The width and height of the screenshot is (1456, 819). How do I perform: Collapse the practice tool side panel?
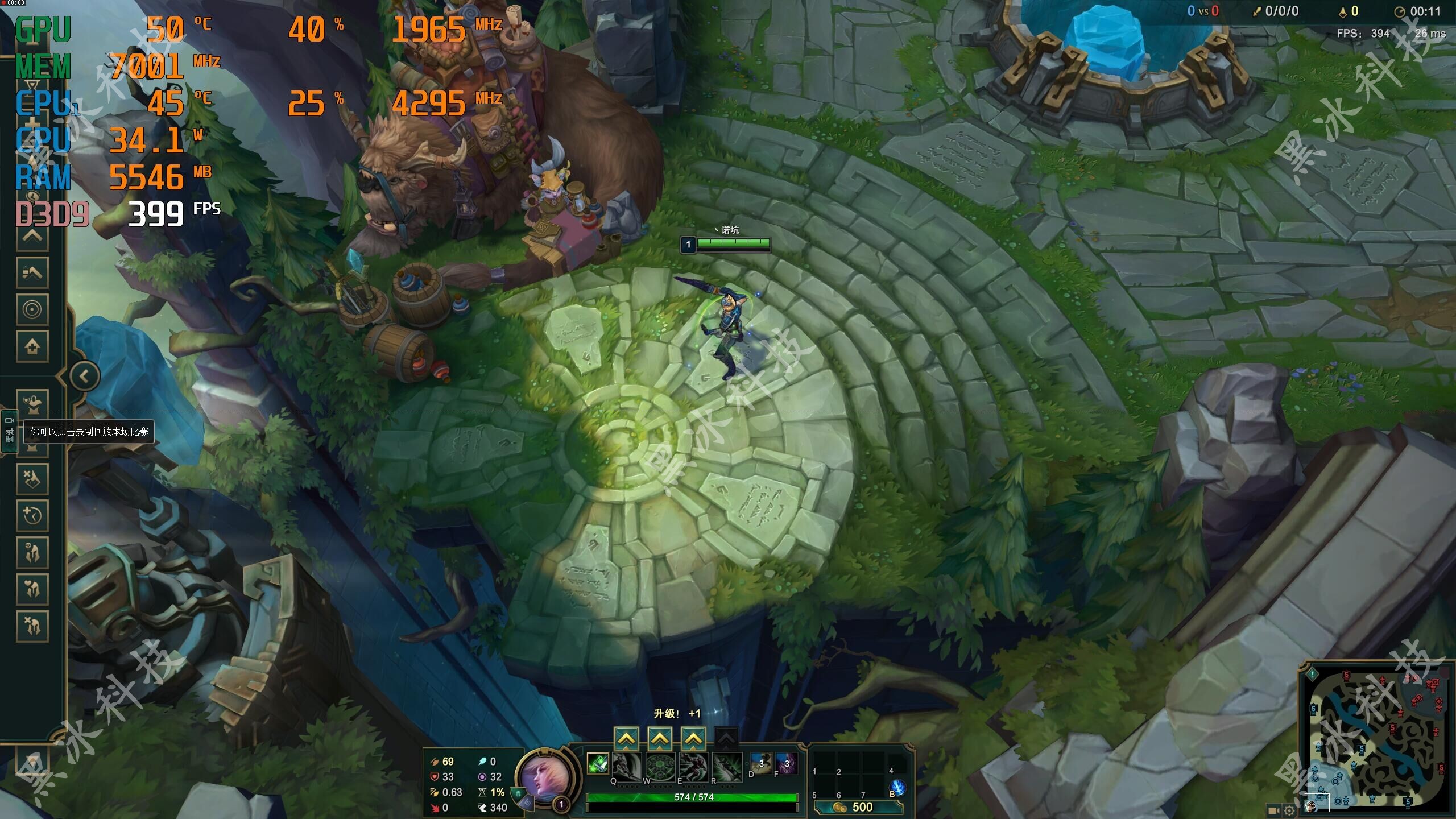coord(85,376)
